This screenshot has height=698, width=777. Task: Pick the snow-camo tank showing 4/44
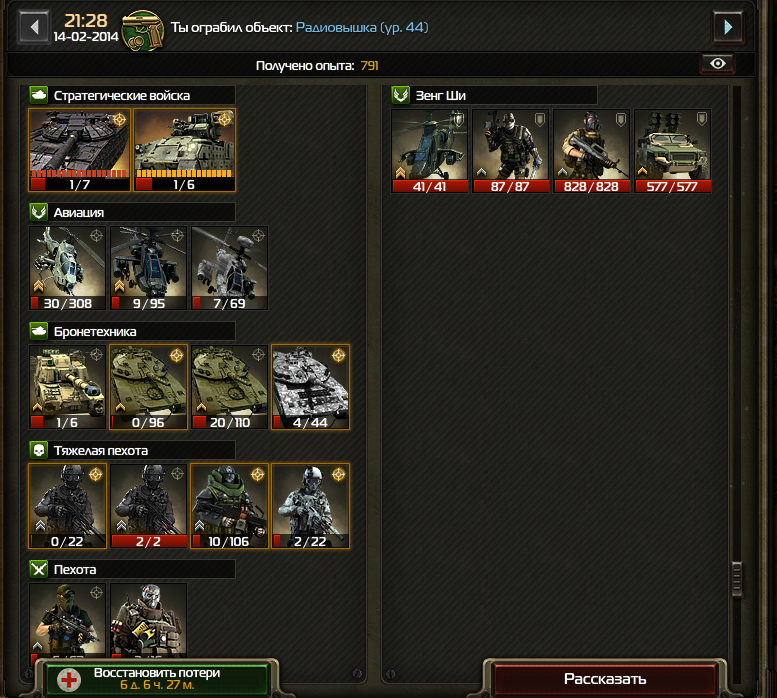tap(310, 386)
